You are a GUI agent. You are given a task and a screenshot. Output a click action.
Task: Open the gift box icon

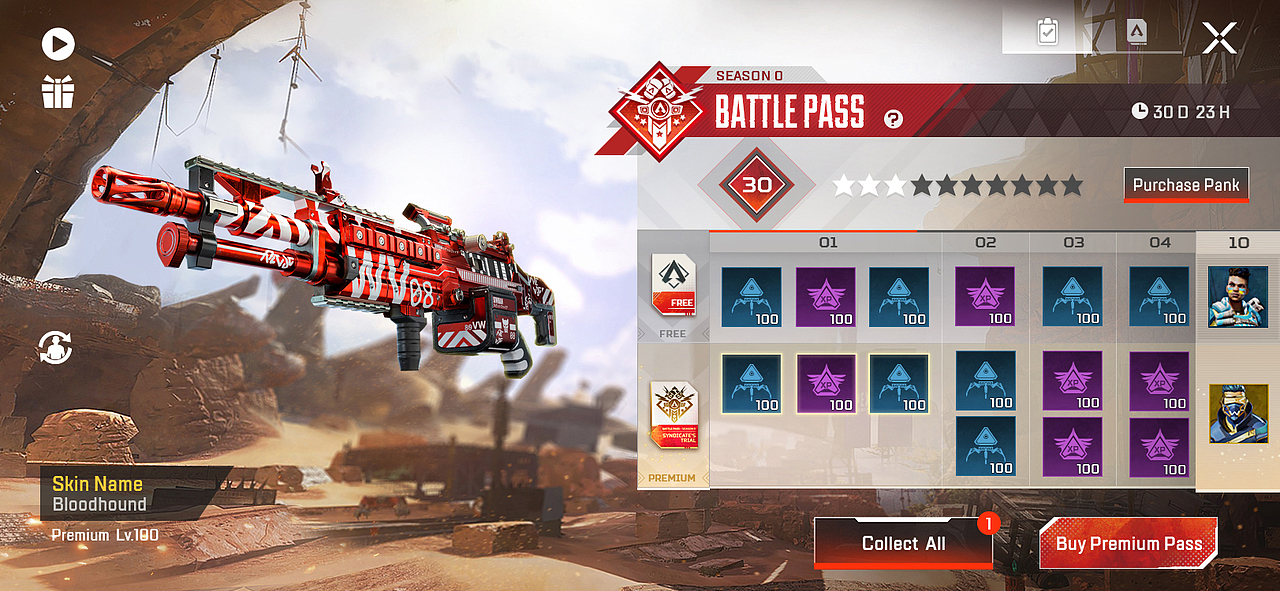coord(58,92)
